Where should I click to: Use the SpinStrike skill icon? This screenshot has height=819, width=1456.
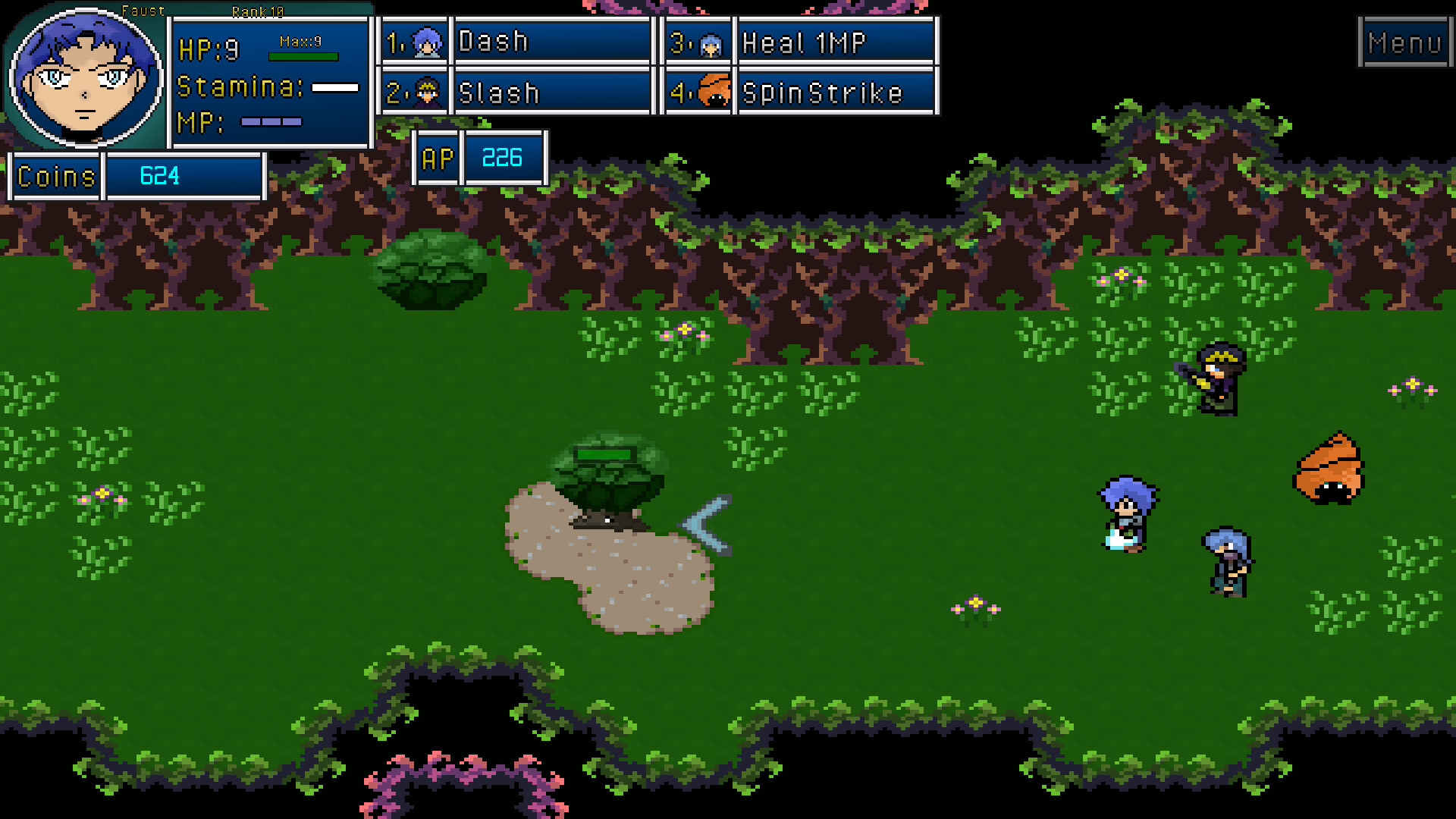711,93
